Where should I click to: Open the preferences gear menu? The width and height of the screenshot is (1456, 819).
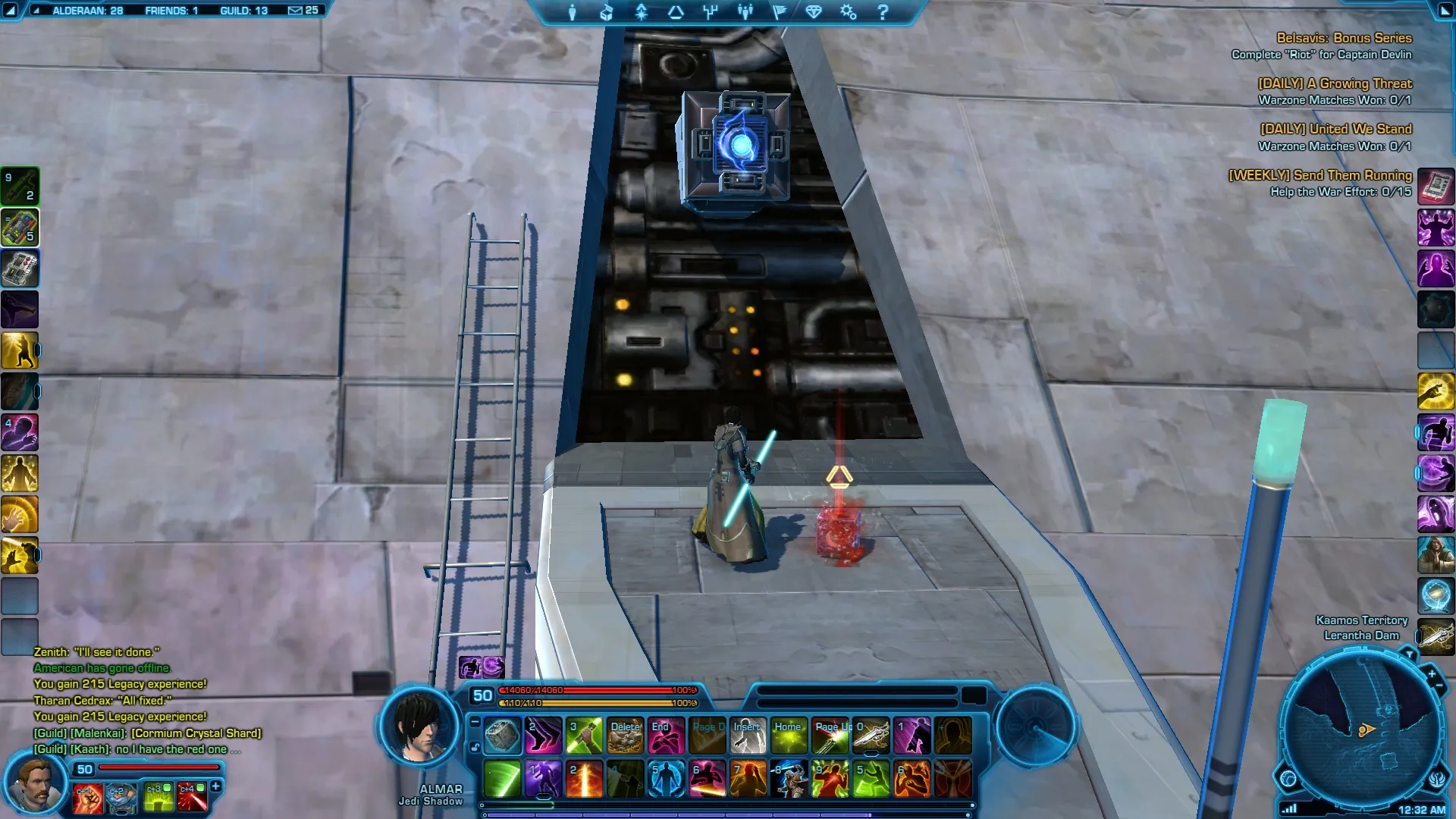[848, 12]
